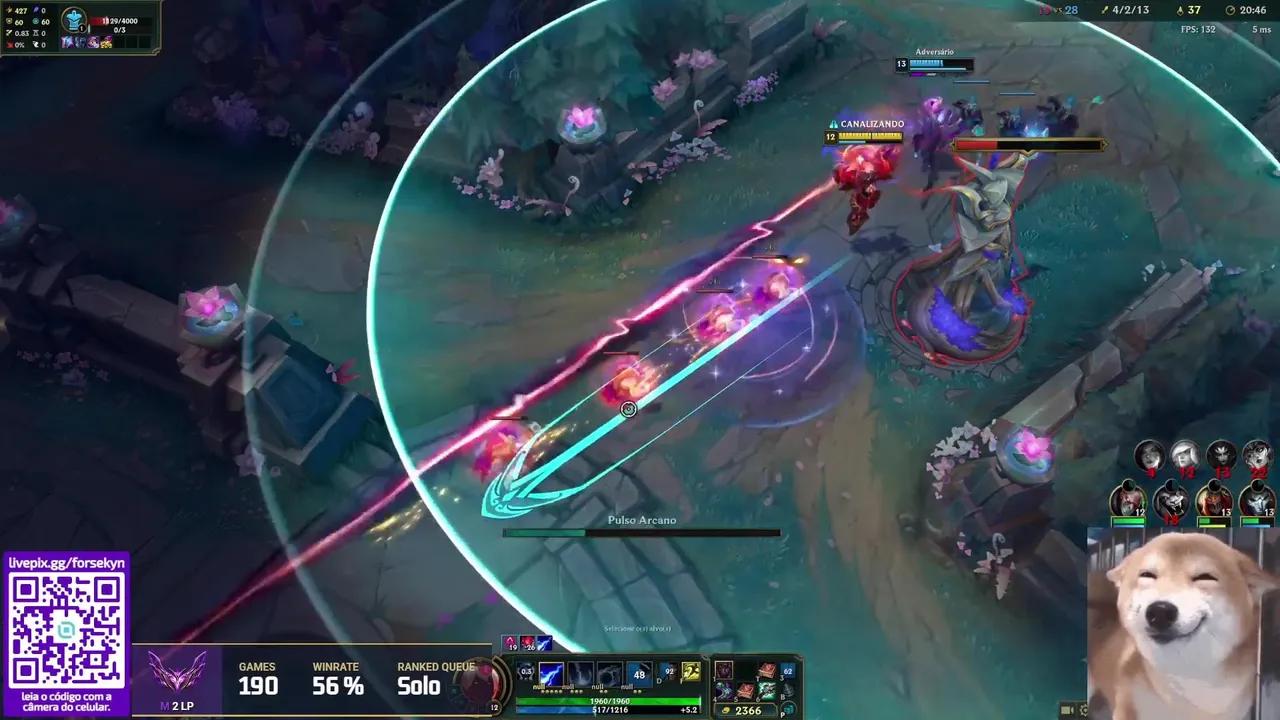Activate the item in slot 1
Screen dimensions: 1280x720
pyautogui.click(x=723, y=670)
